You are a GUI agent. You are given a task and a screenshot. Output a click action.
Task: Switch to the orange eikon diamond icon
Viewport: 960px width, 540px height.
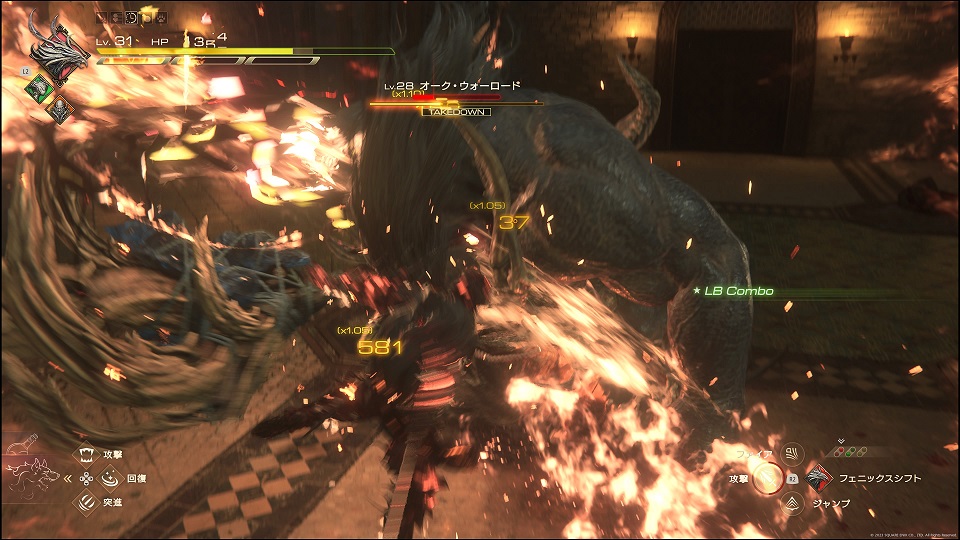tap(58, 109)
